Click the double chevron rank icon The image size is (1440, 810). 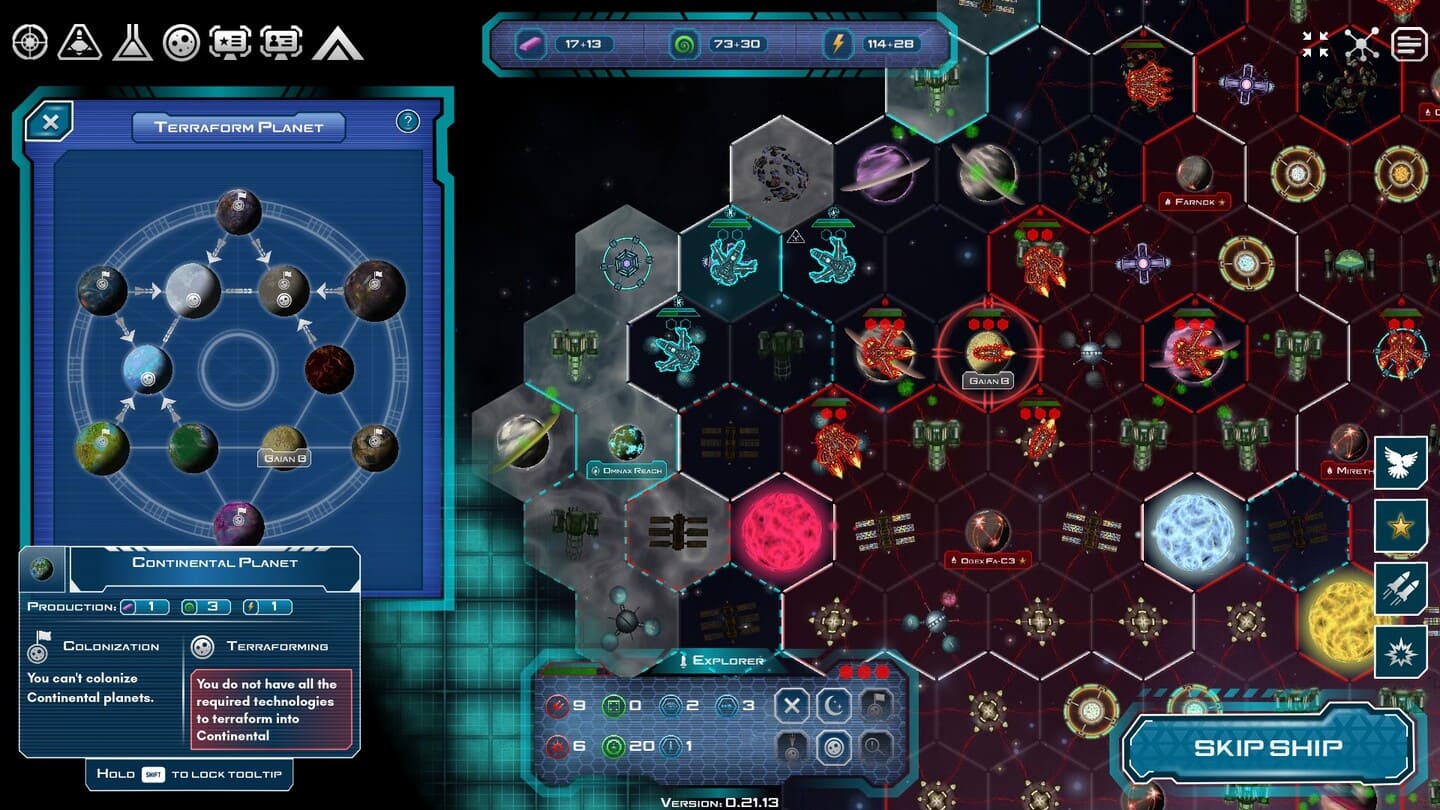click(337, 43)
